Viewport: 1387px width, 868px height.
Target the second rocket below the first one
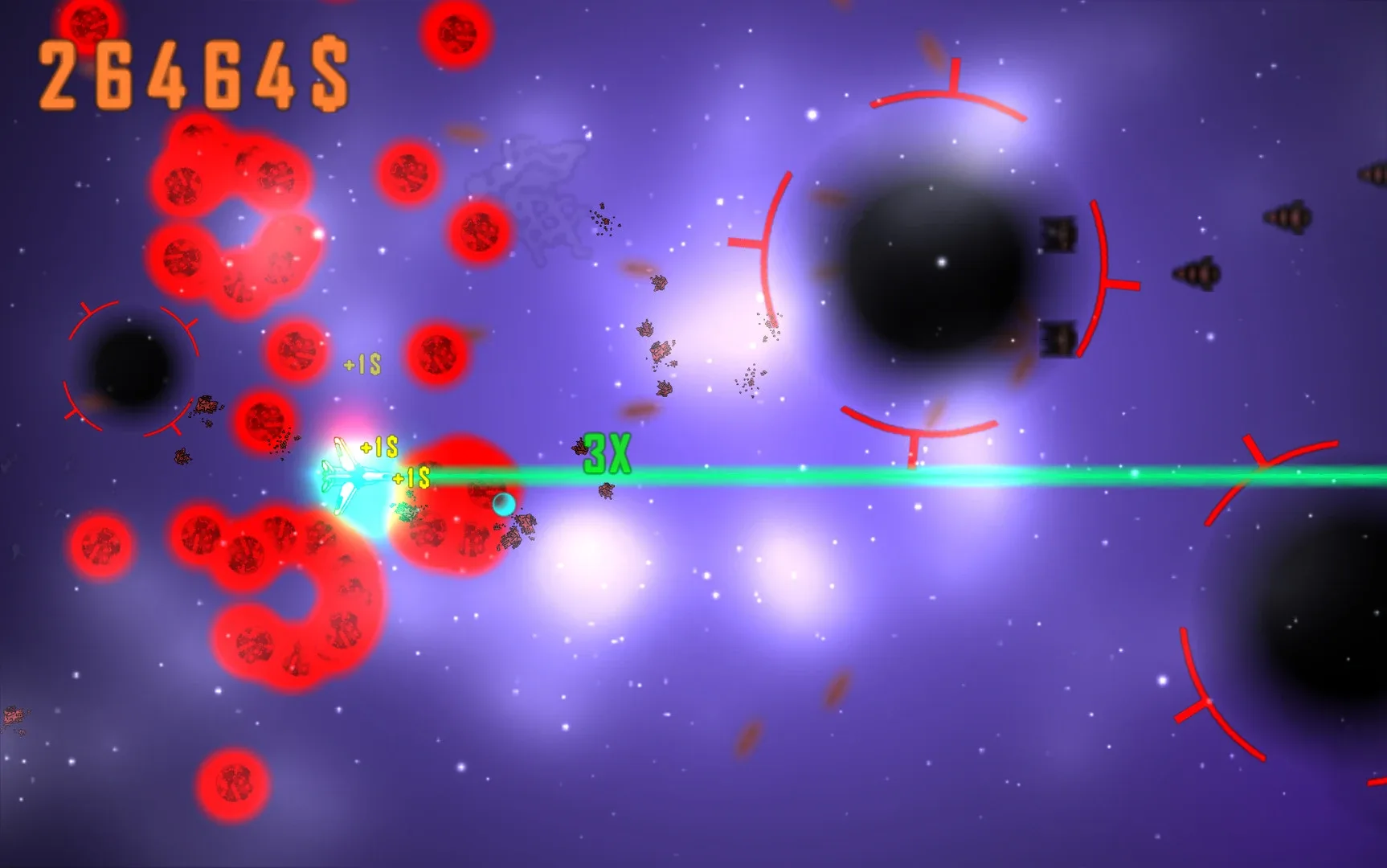click(x=1198, y=274)
